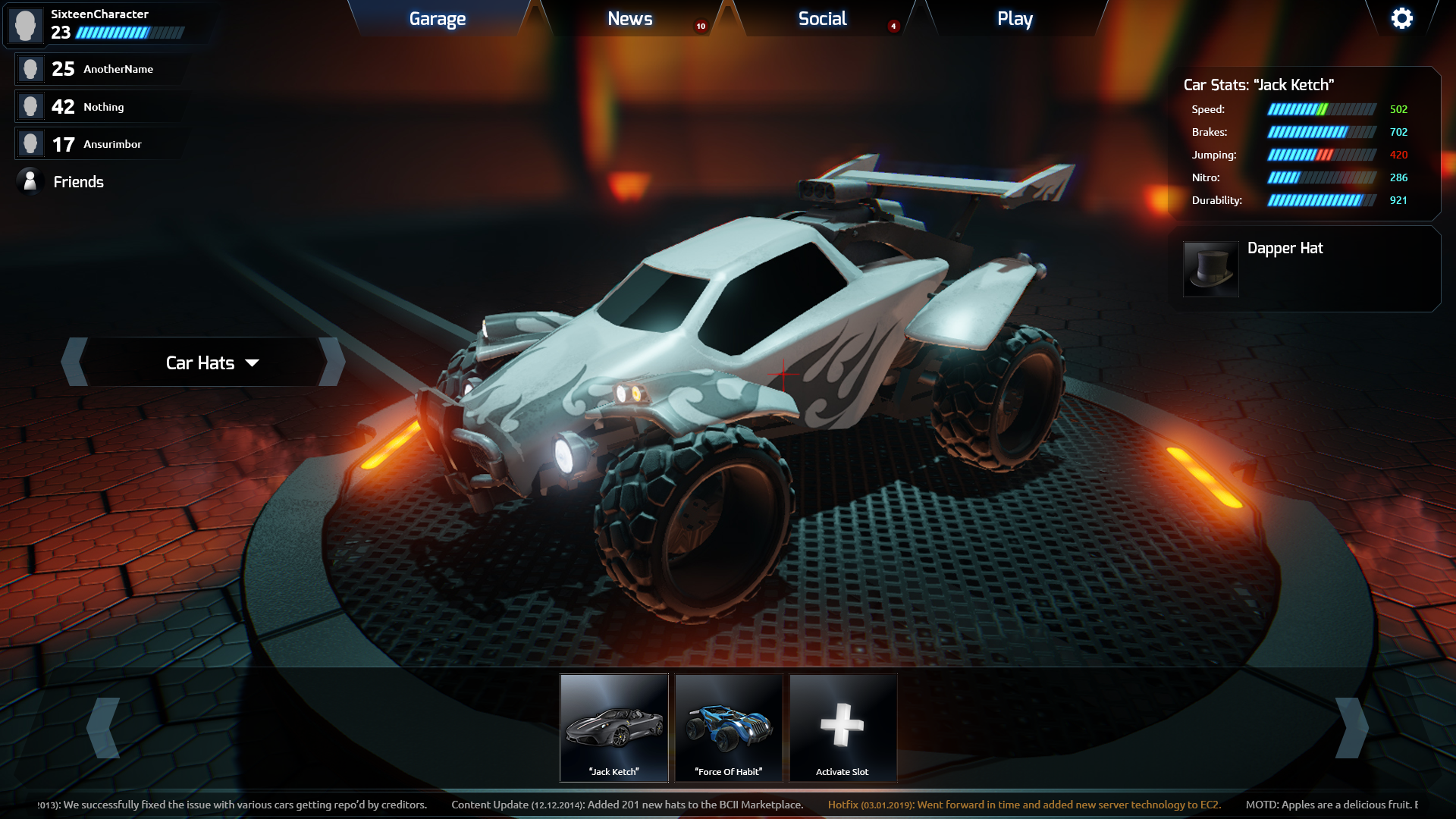The height and width of the screenshot is (819, 1456).
Task: Open the Garage tab
Action: point(438,19)
